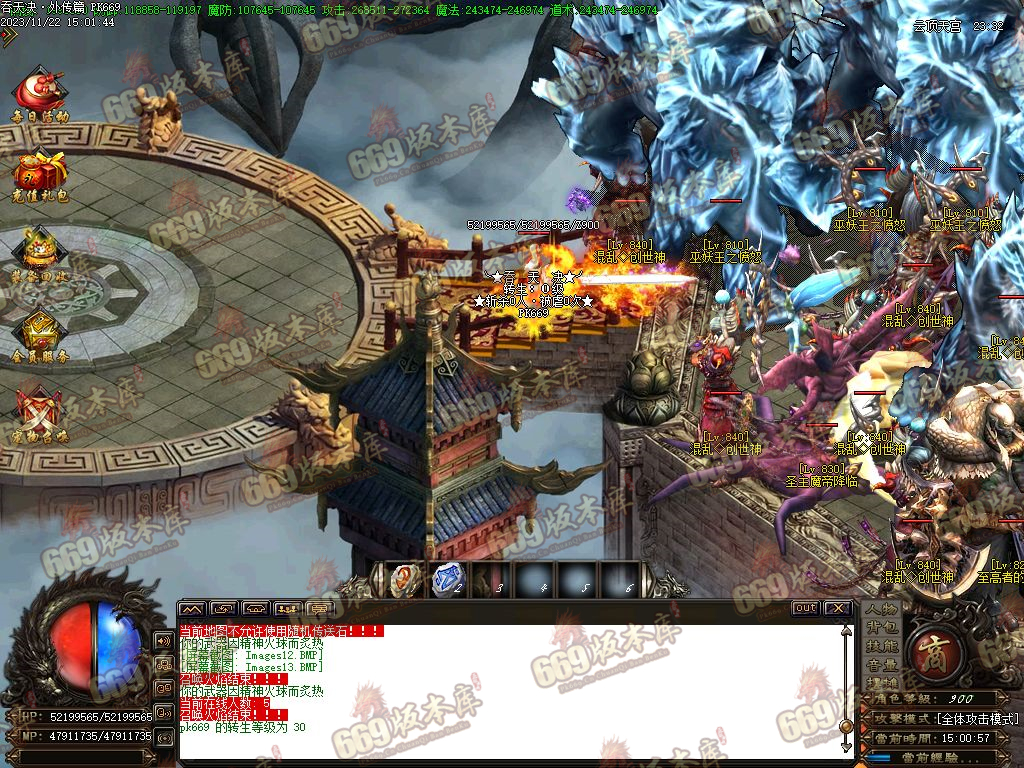Click the chat scrollbar down arrow
Screen dimensions: 1024x768
(845, 746)
